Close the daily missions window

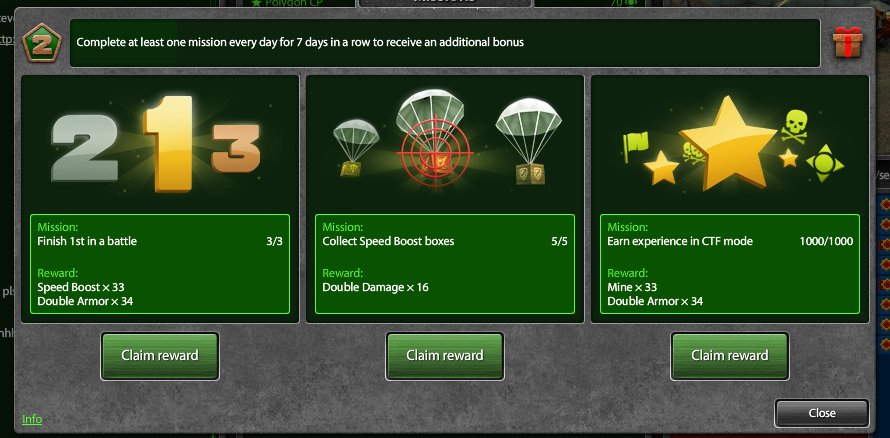[821, 413]
